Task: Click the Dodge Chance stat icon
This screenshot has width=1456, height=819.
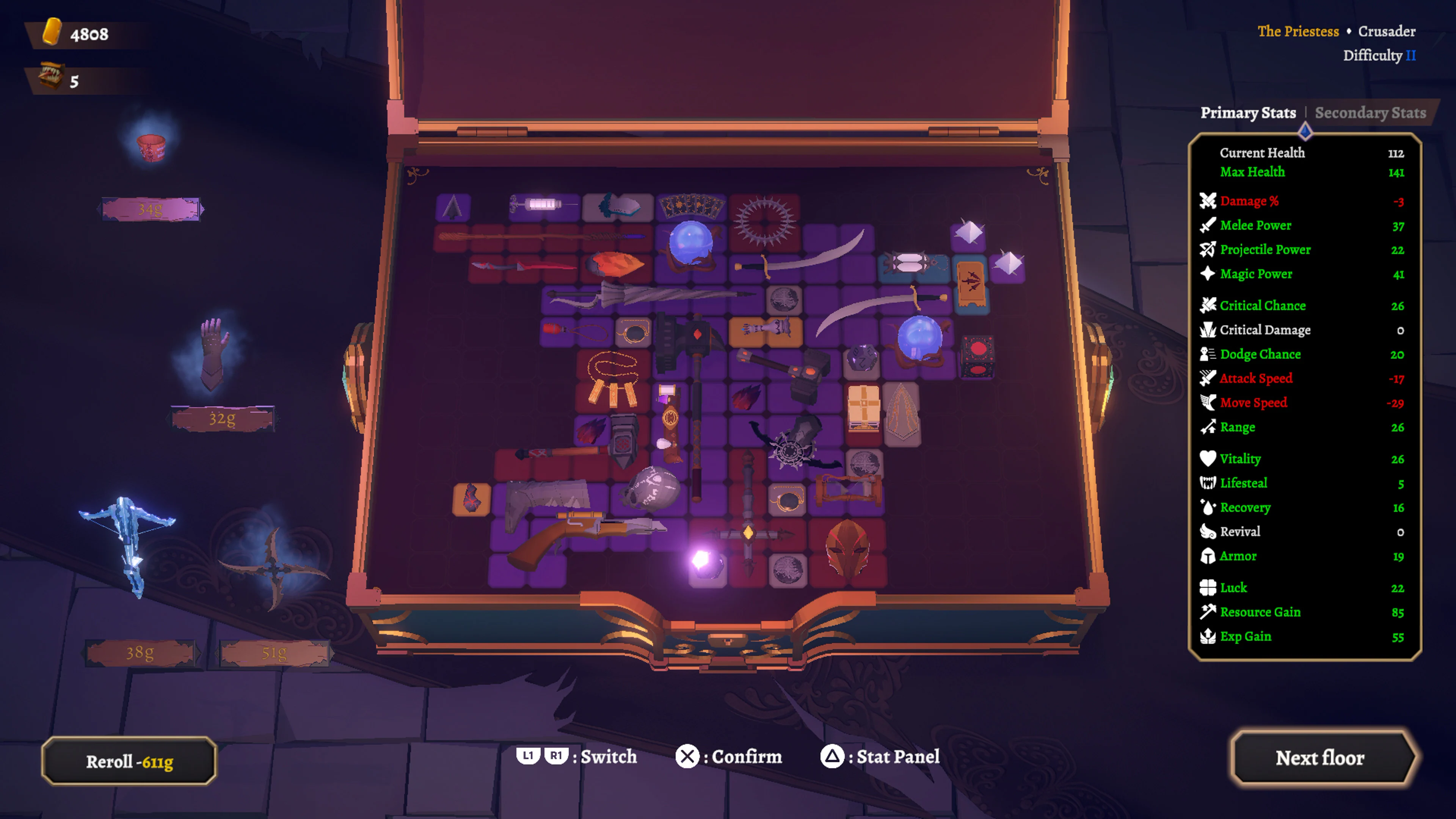Action: [x=1207, y=355]
